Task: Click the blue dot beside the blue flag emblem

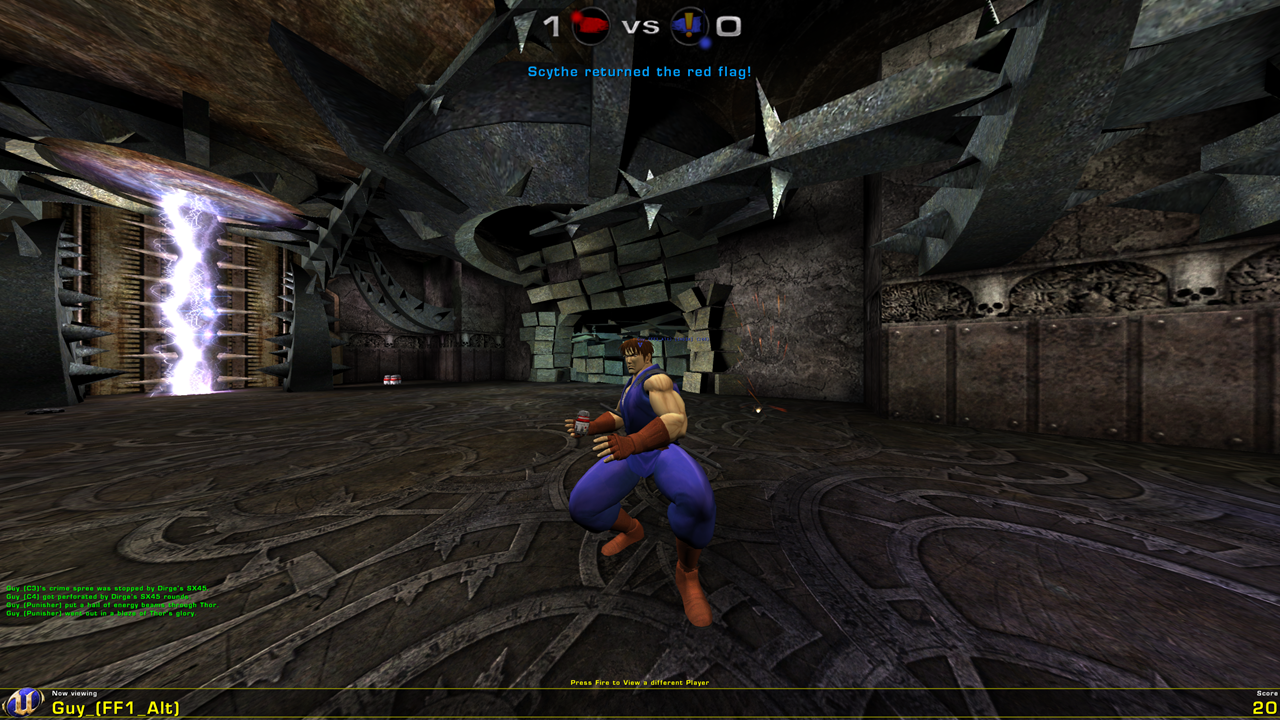Action: (x=705, y=42)
